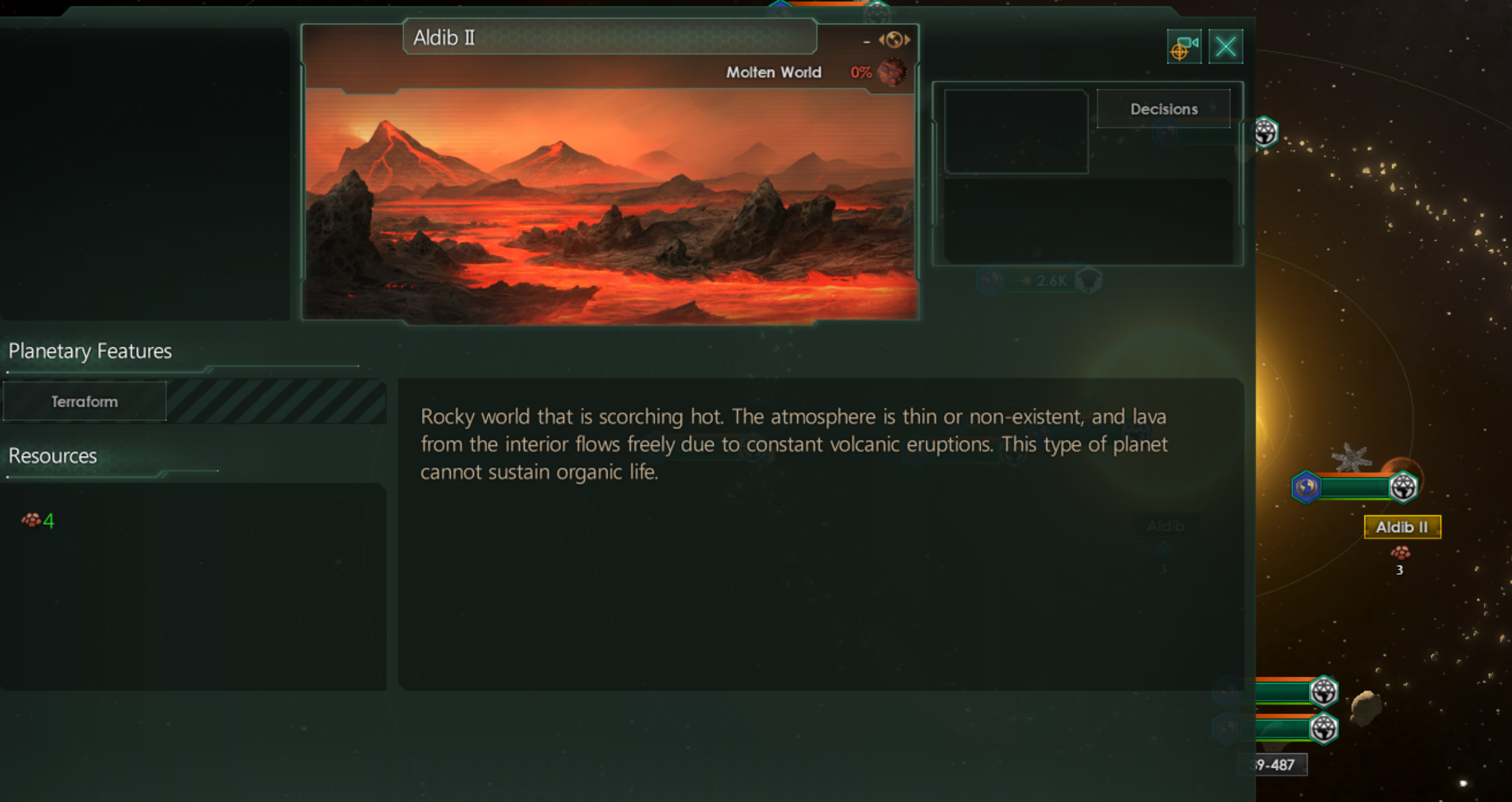The width and height of the screenshot is (1512, 802).
Task: Select the Aldib II name plate on the system map
Action: [1402, 526]
